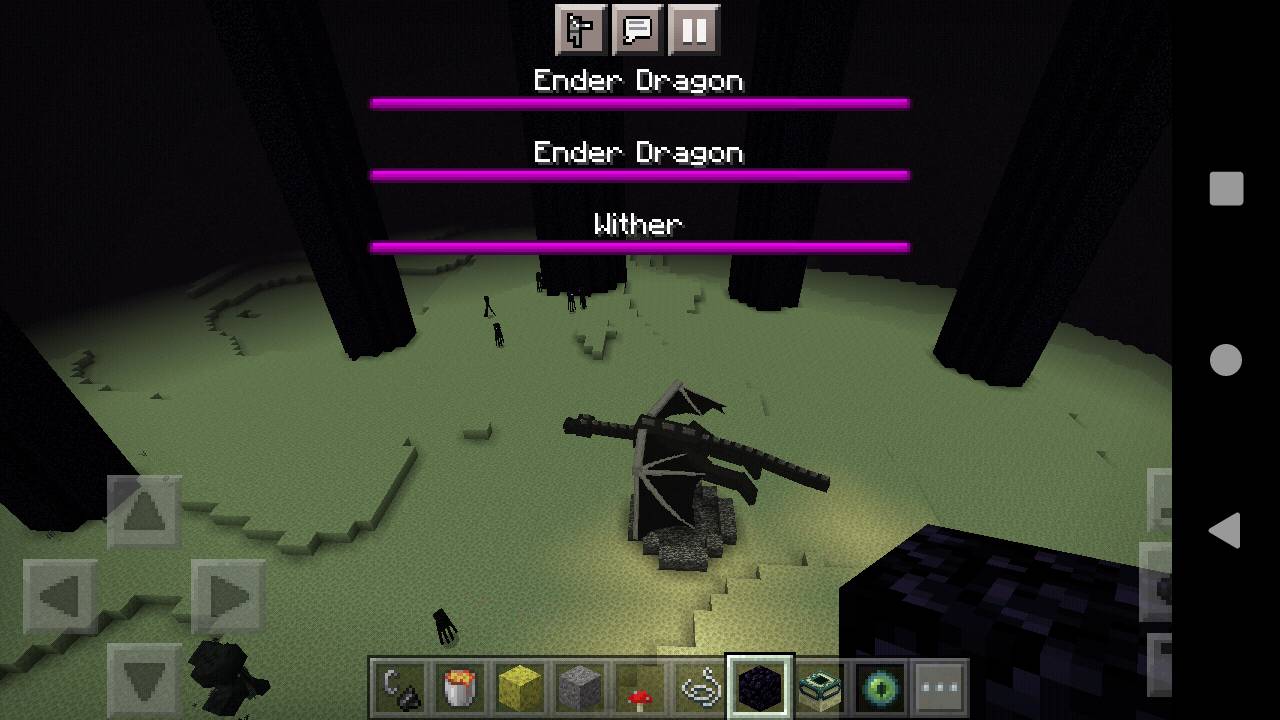Select the gravel block in the hotbar
The height and width of the screenshot is (720, 1280).
click(578, 686)
